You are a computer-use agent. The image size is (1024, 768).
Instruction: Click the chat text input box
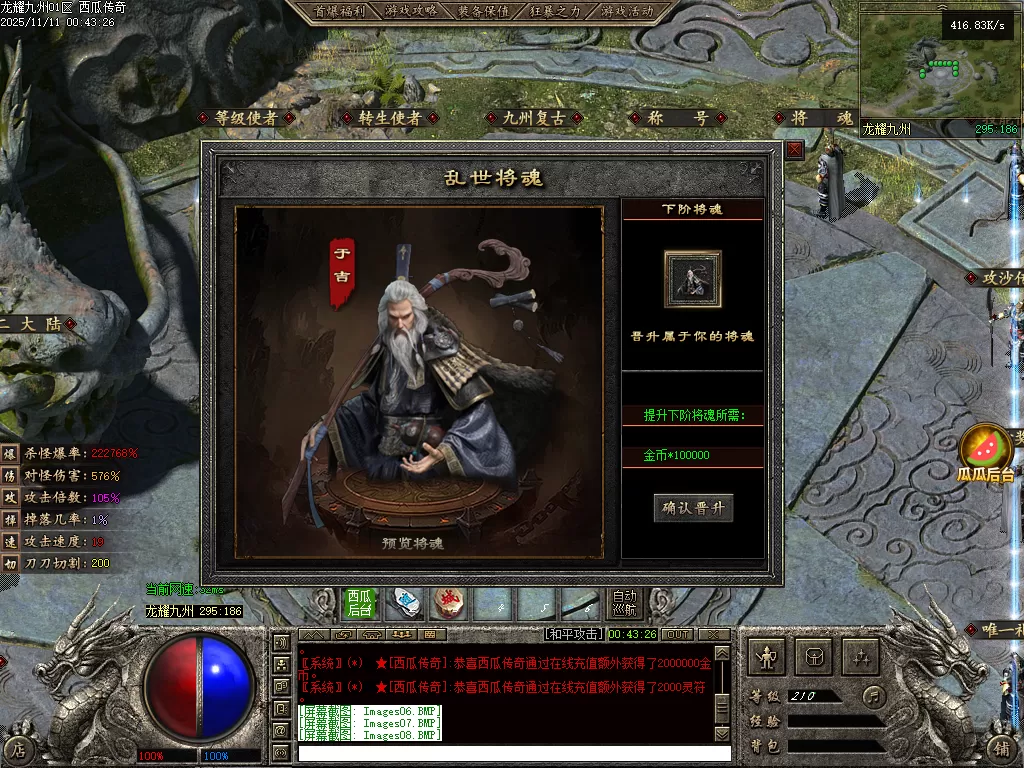pos(513,752)
